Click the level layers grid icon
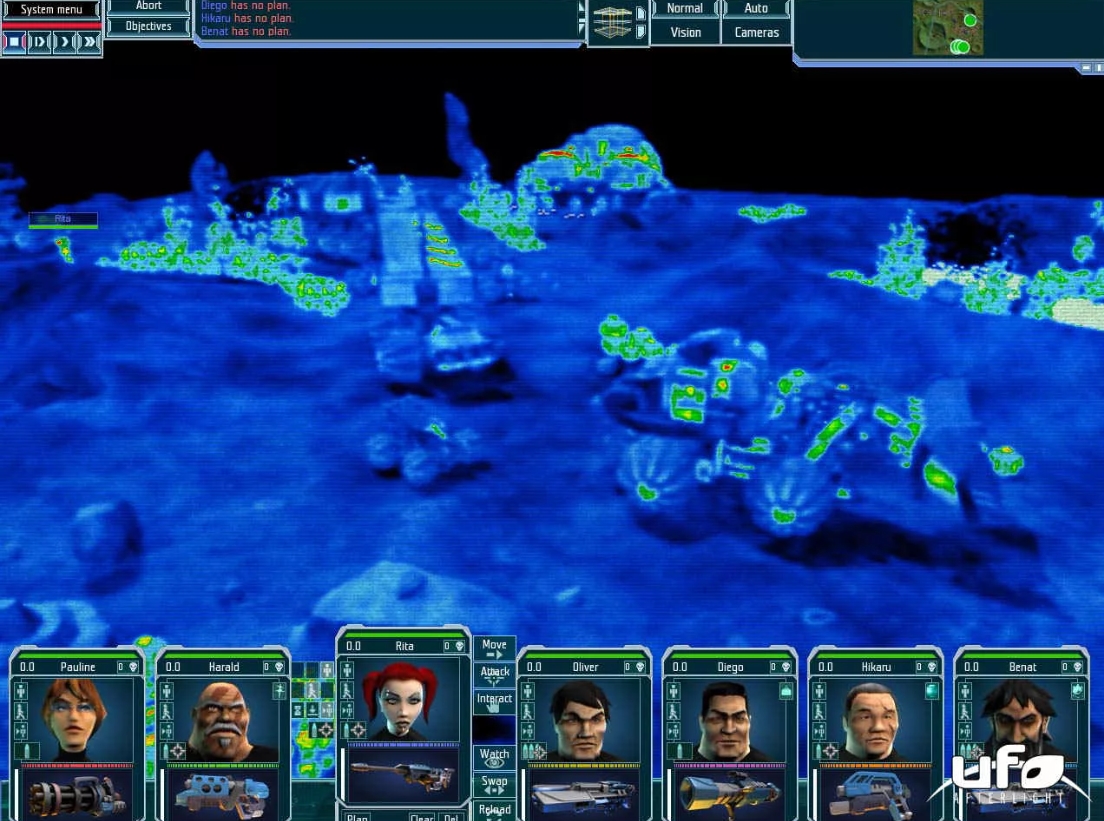The width and height of the screenshot is (1104, 821). tap(612, 22)
